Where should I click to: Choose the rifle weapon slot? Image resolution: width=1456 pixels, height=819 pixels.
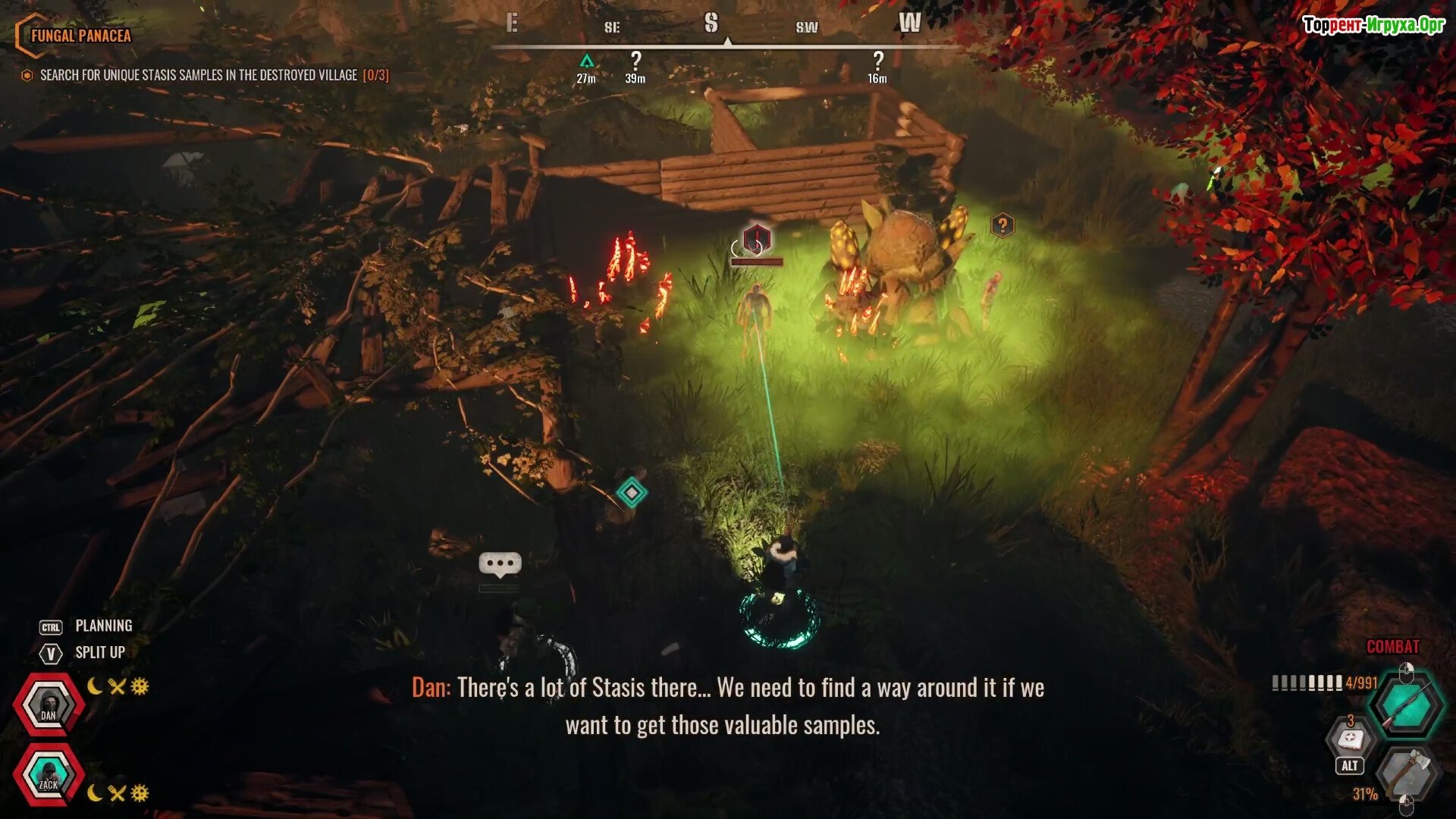1407,705
